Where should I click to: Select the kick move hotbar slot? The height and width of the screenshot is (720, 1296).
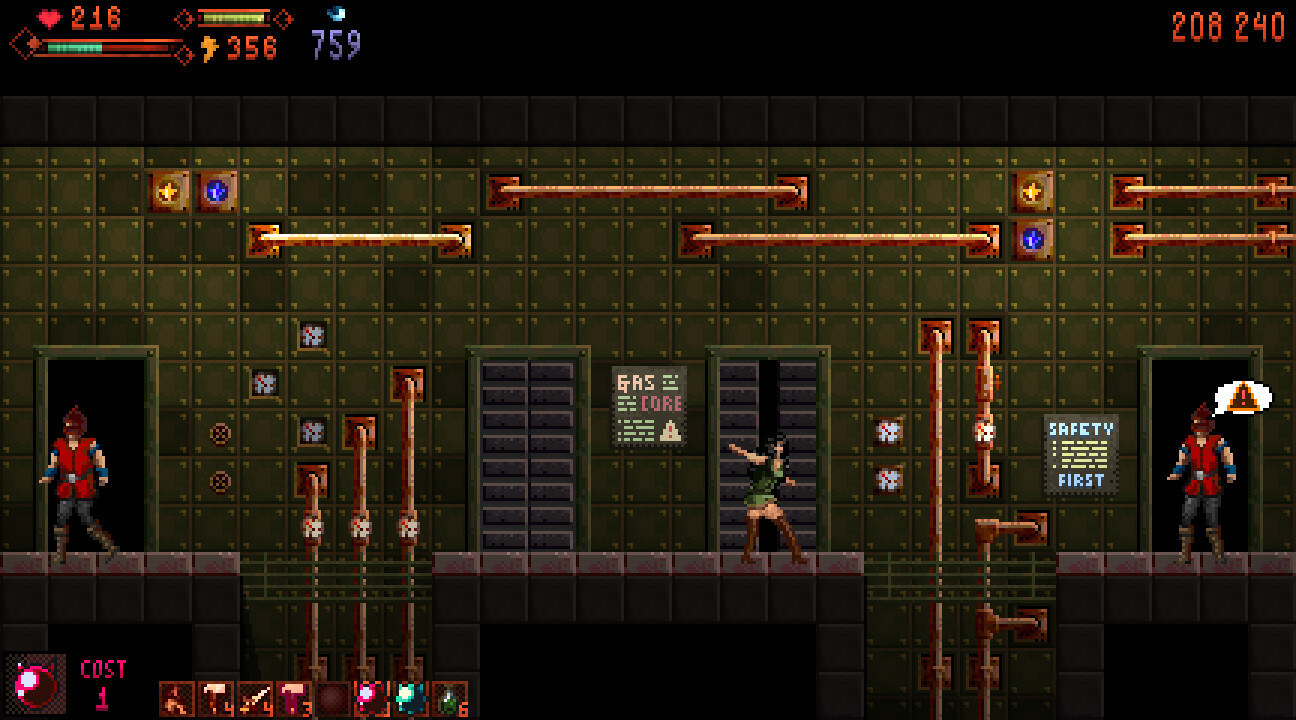177,699
